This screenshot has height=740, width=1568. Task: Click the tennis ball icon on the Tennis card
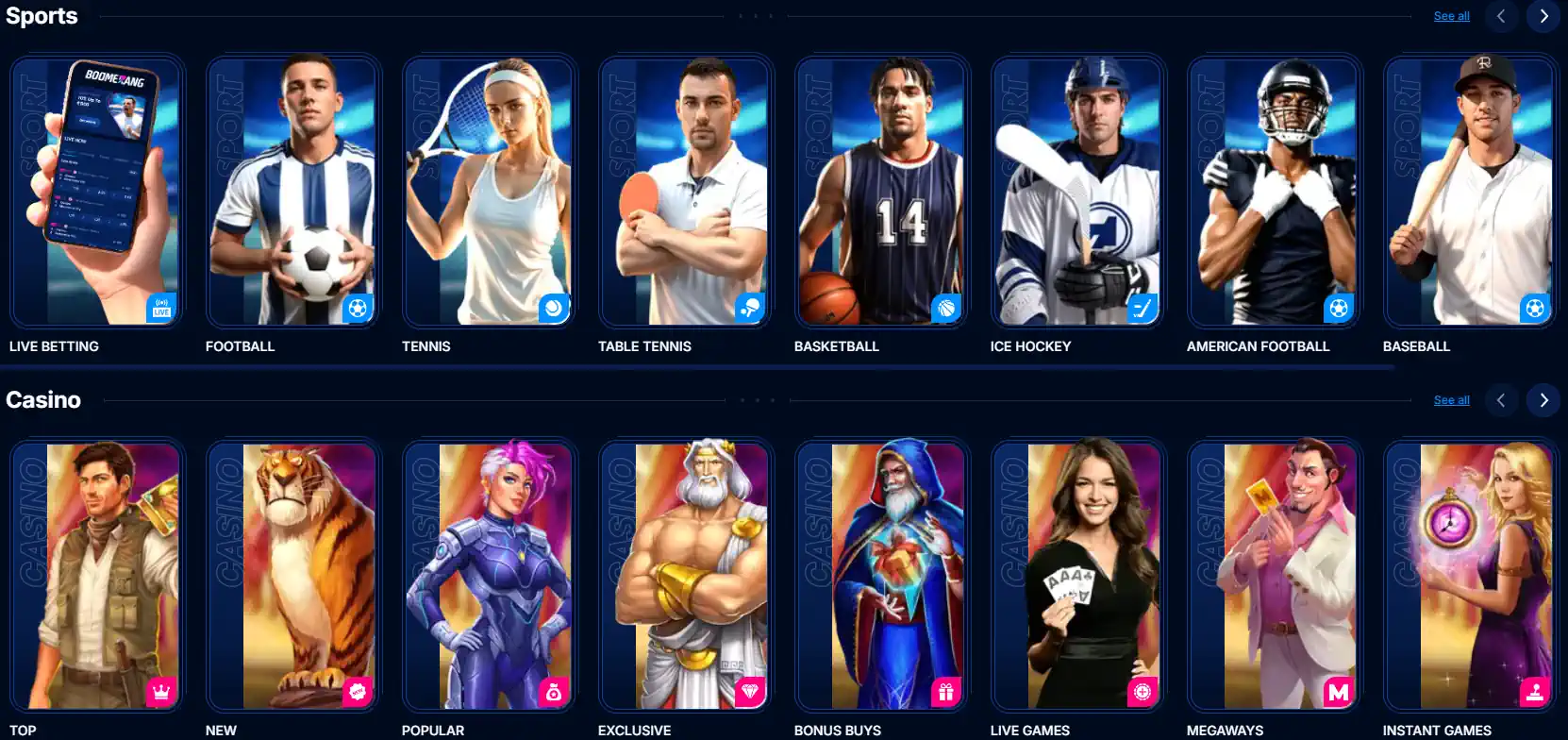(x=554, y=308)
